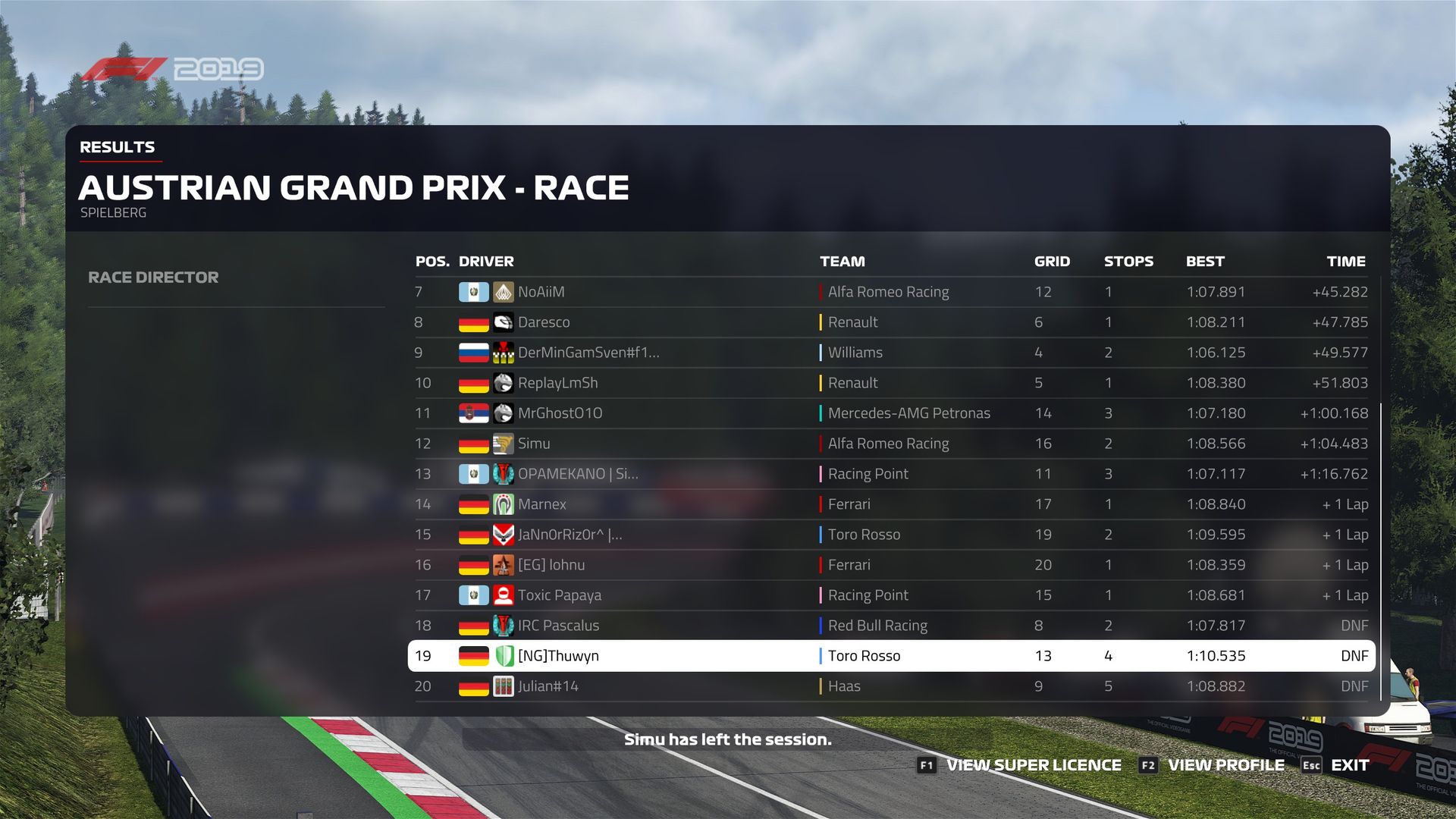Choose the DerMinGamSven driver row
Image resolution: width=1456 pixels, height=819 pixels.
[x=891, y=353]
